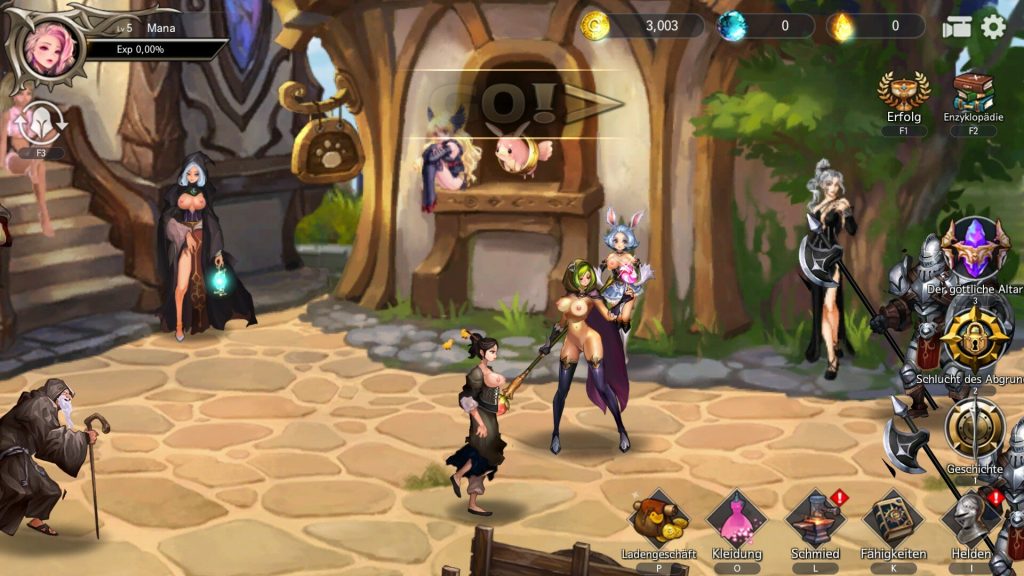This screenshot has height=576, width=1024.
Task: Open the Schmied blacksmith menu
Action: point(815,518)
